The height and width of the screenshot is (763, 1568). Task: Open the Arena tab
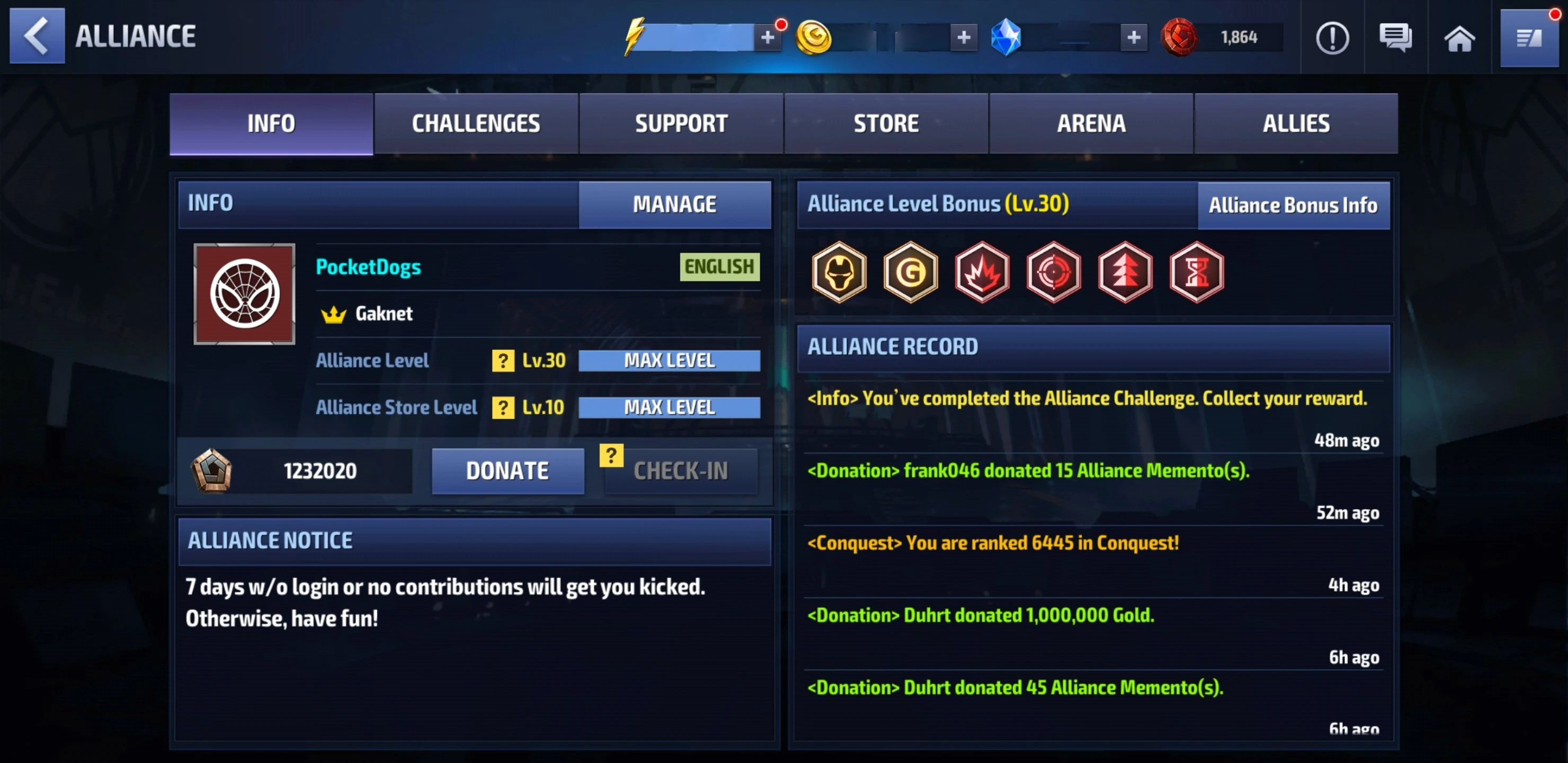[1091, 123]
